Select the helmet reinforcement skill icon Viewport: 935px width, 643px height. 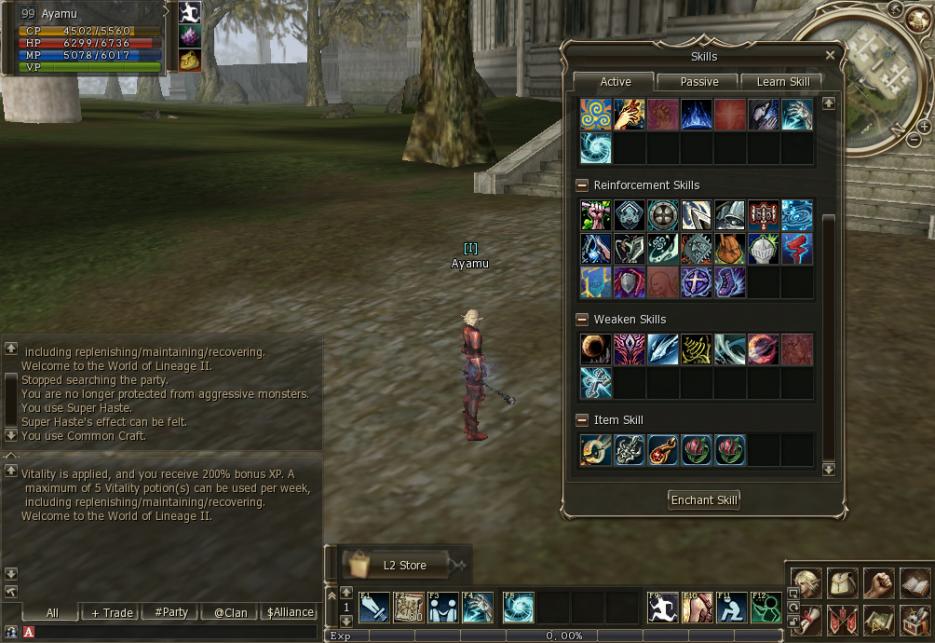[x=764, y=249]
